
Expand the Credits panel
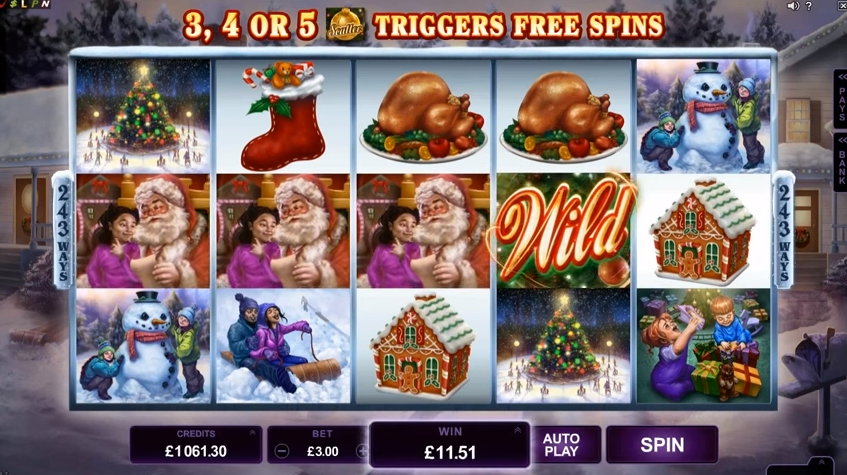(x=195, y=445)
